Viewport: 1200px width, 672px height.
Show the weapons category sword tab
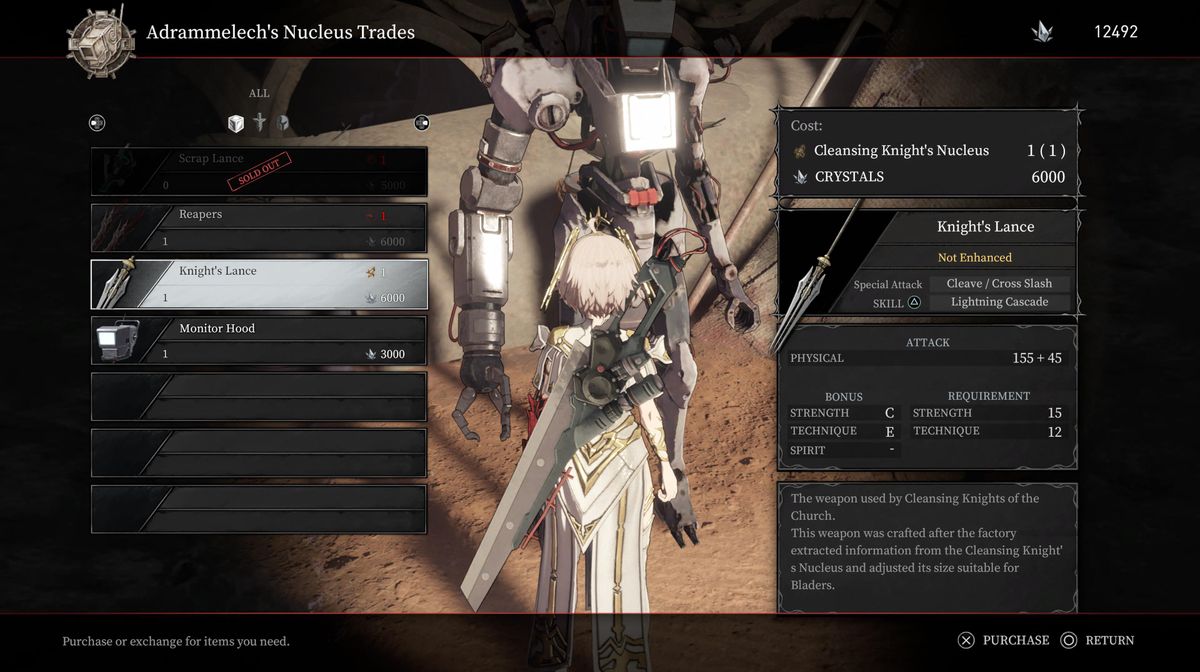coord(260,123)
